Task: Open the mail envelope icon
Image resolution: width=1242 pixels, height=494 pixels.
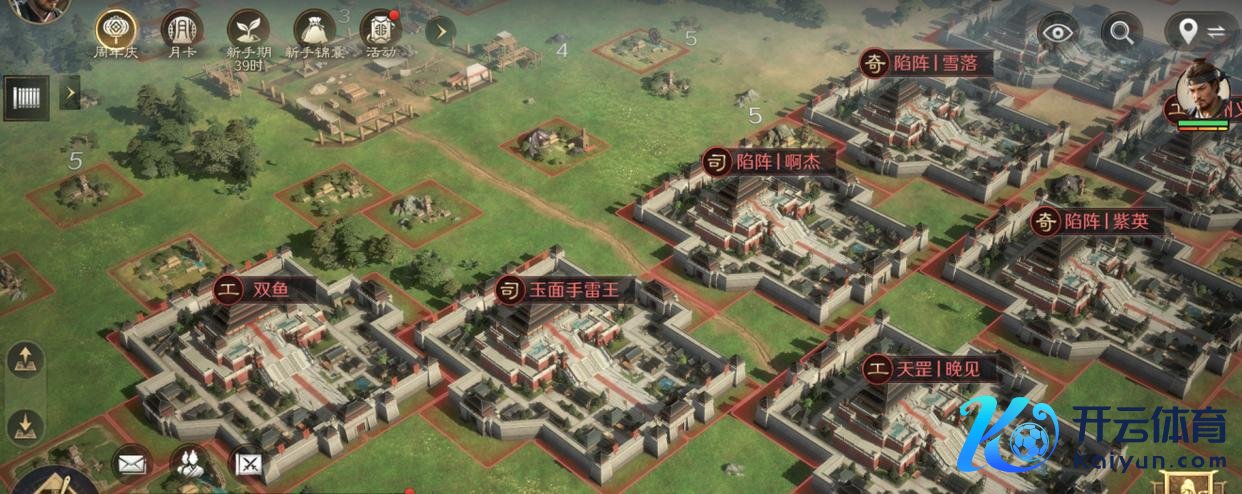Action: click(130, 463)
